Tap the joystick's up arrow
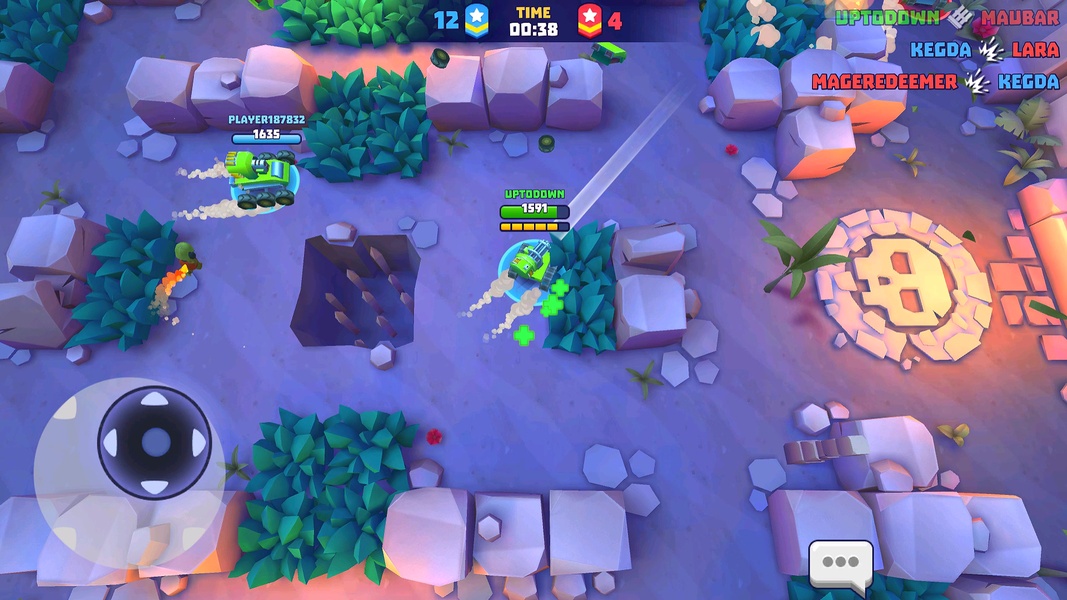 click(154, 400)
